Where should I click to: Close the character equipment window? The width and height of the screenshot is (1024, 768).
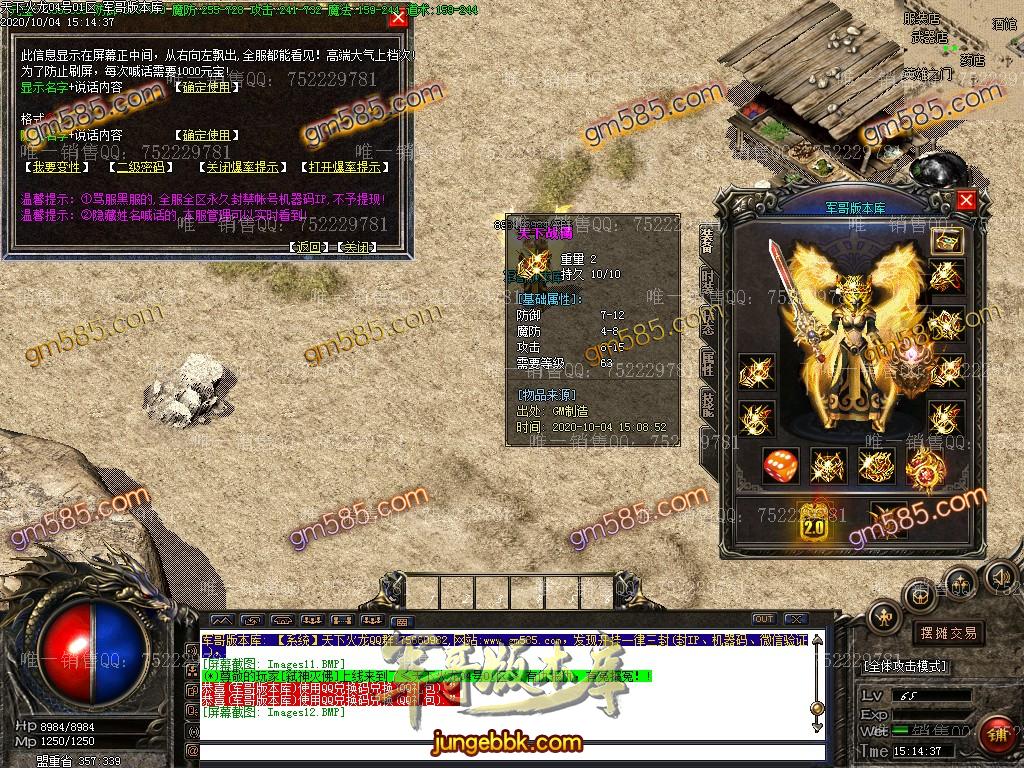966,200
